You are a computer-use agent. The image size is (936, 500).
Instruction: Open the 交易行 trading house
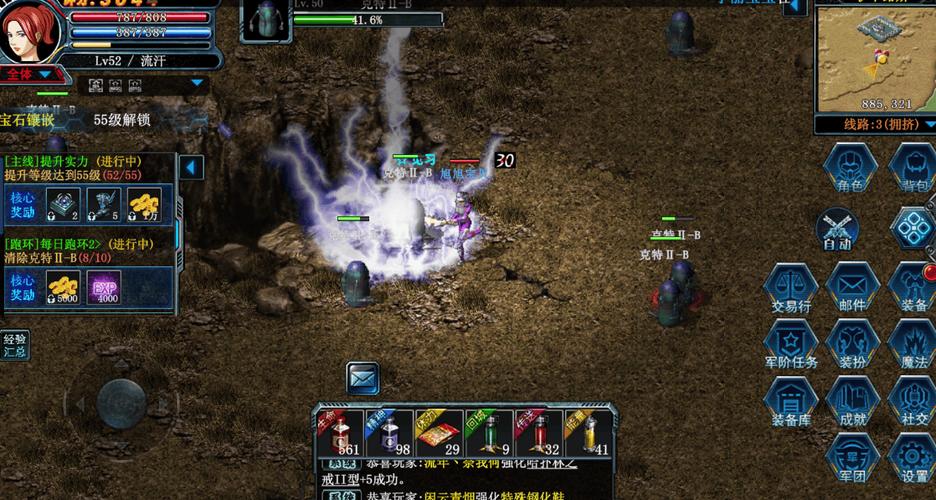click(x=791, y=288)
